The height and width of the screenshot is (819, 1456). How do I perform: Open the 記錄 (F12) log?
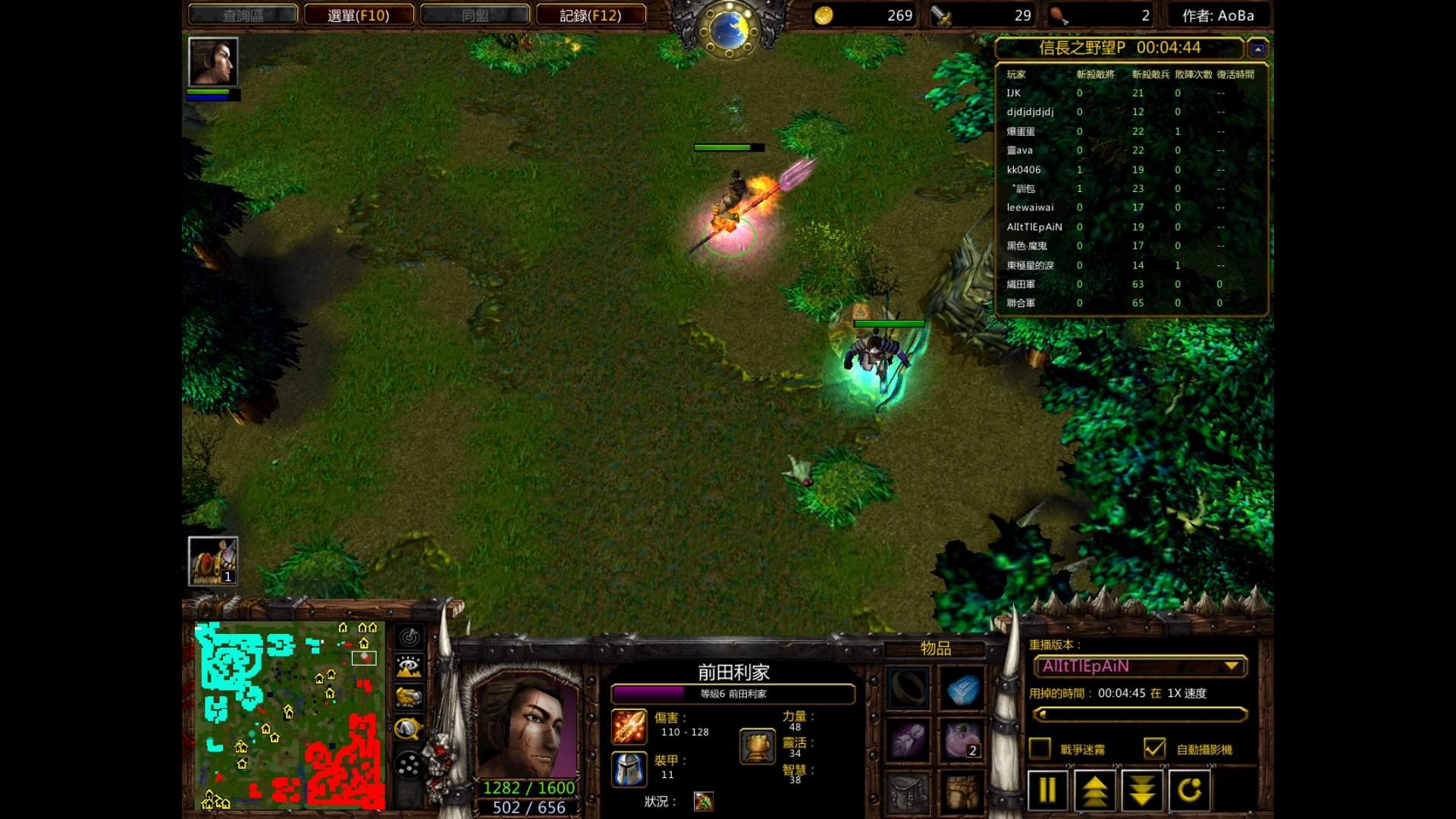[591, 15]
